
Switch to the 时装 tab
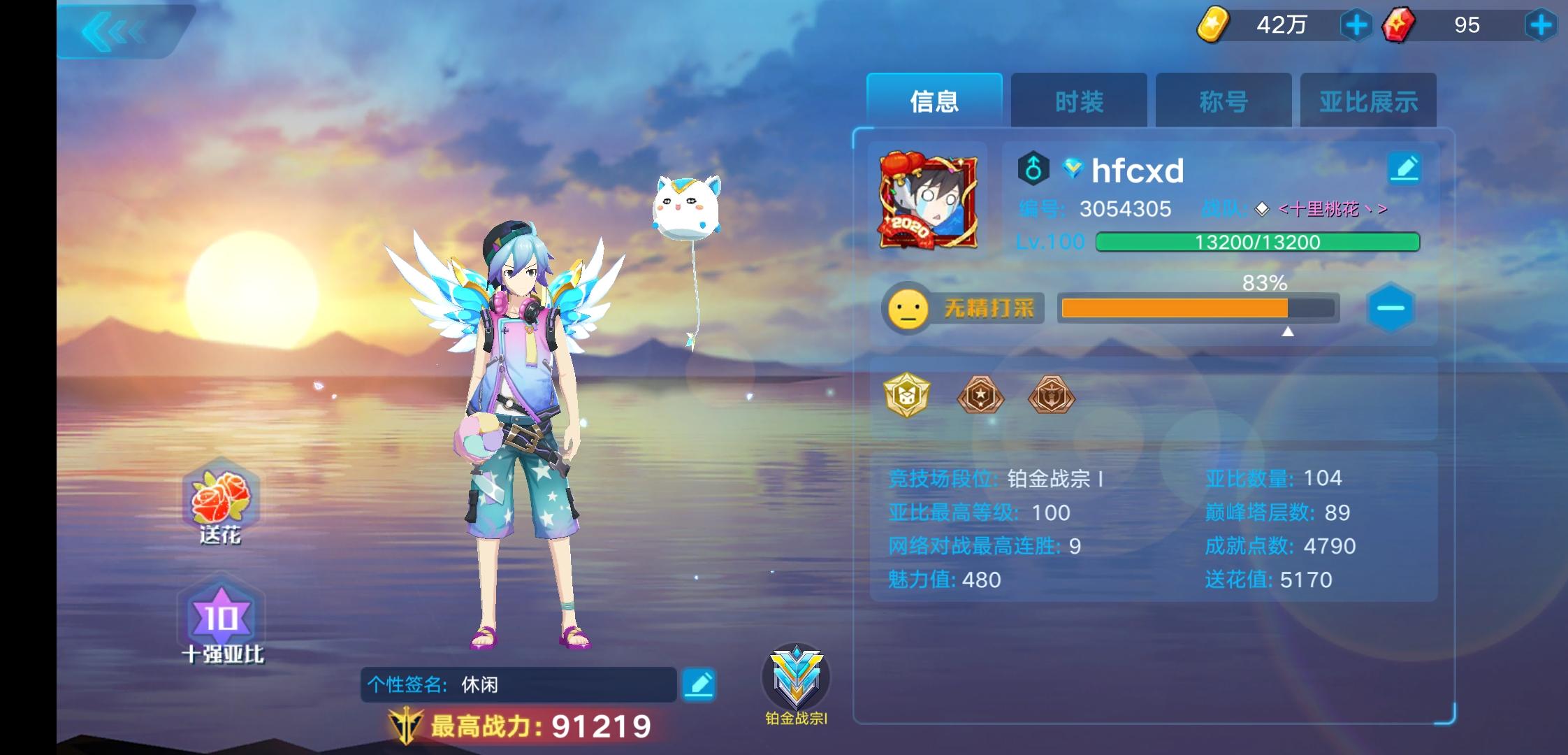[x=1078, y=100]
